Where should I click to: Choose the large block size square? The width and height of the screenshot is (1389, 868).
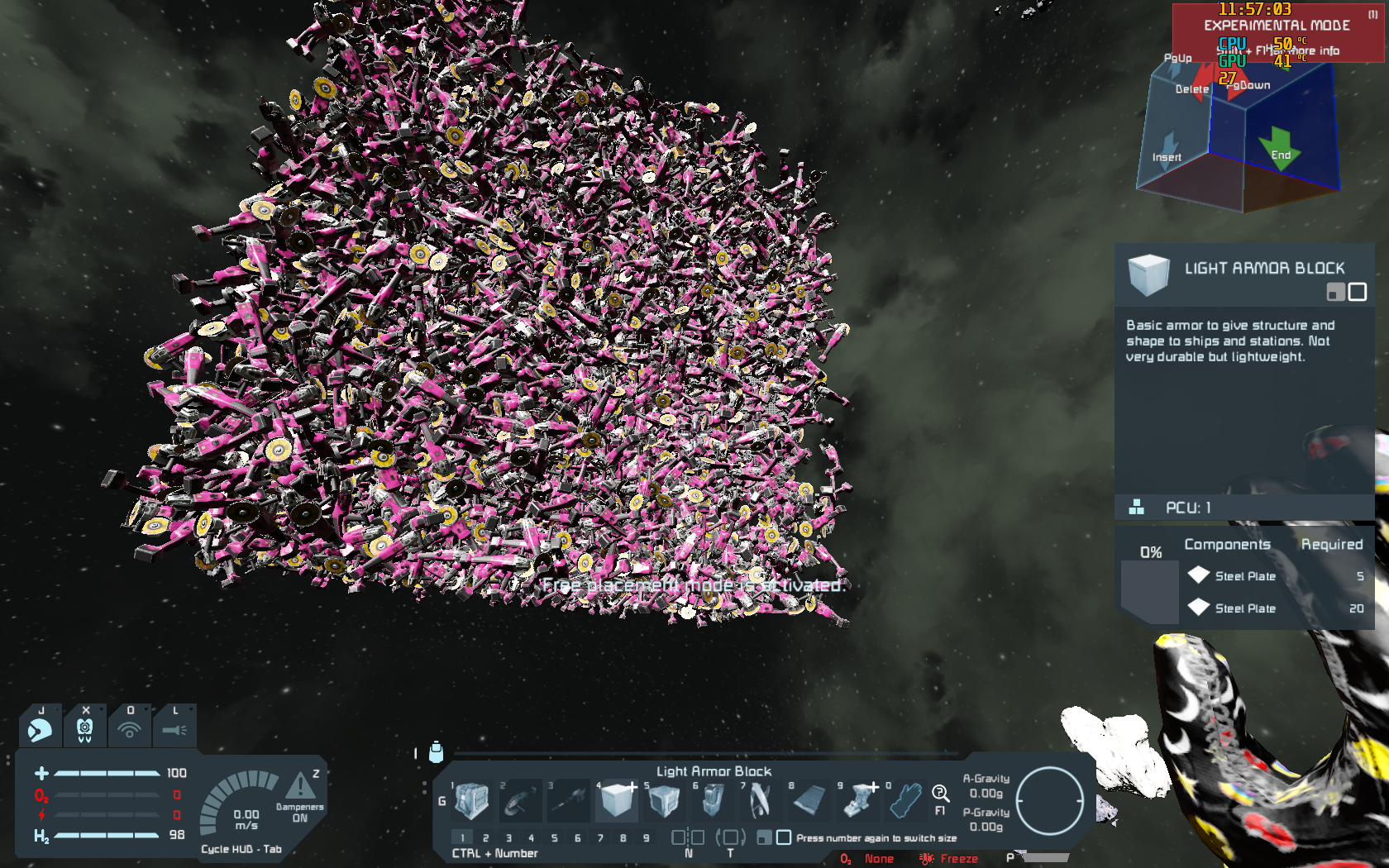pos(784,837)
